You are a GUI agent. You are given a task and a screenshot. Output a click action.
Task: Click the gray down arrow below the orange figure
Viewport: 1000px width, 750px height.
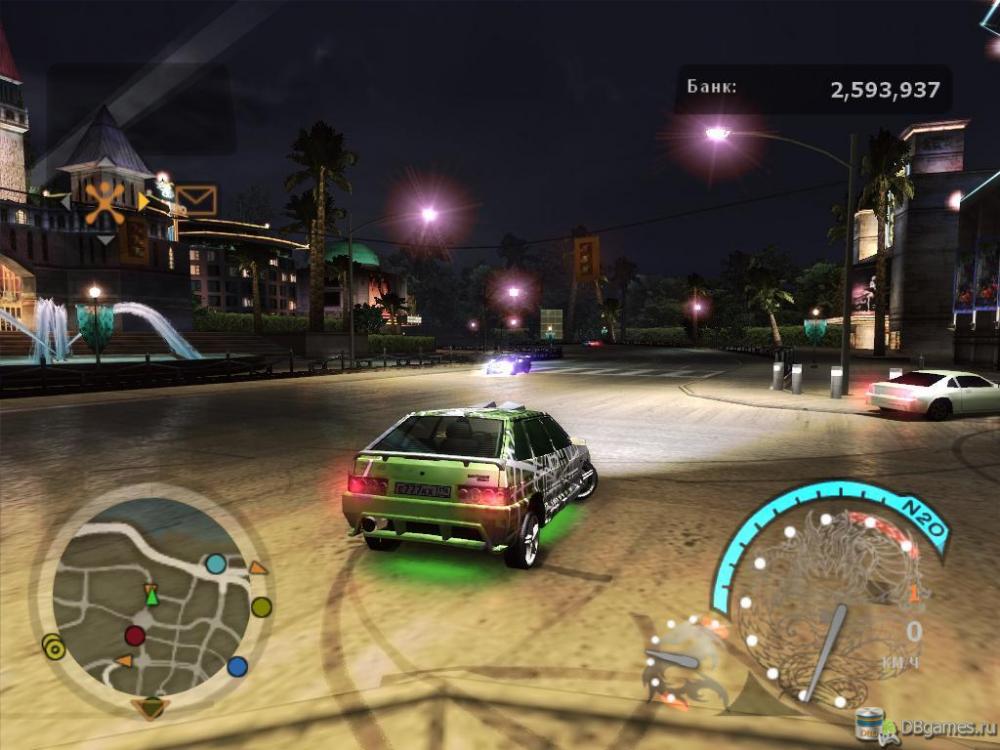[x=105, y=240]
